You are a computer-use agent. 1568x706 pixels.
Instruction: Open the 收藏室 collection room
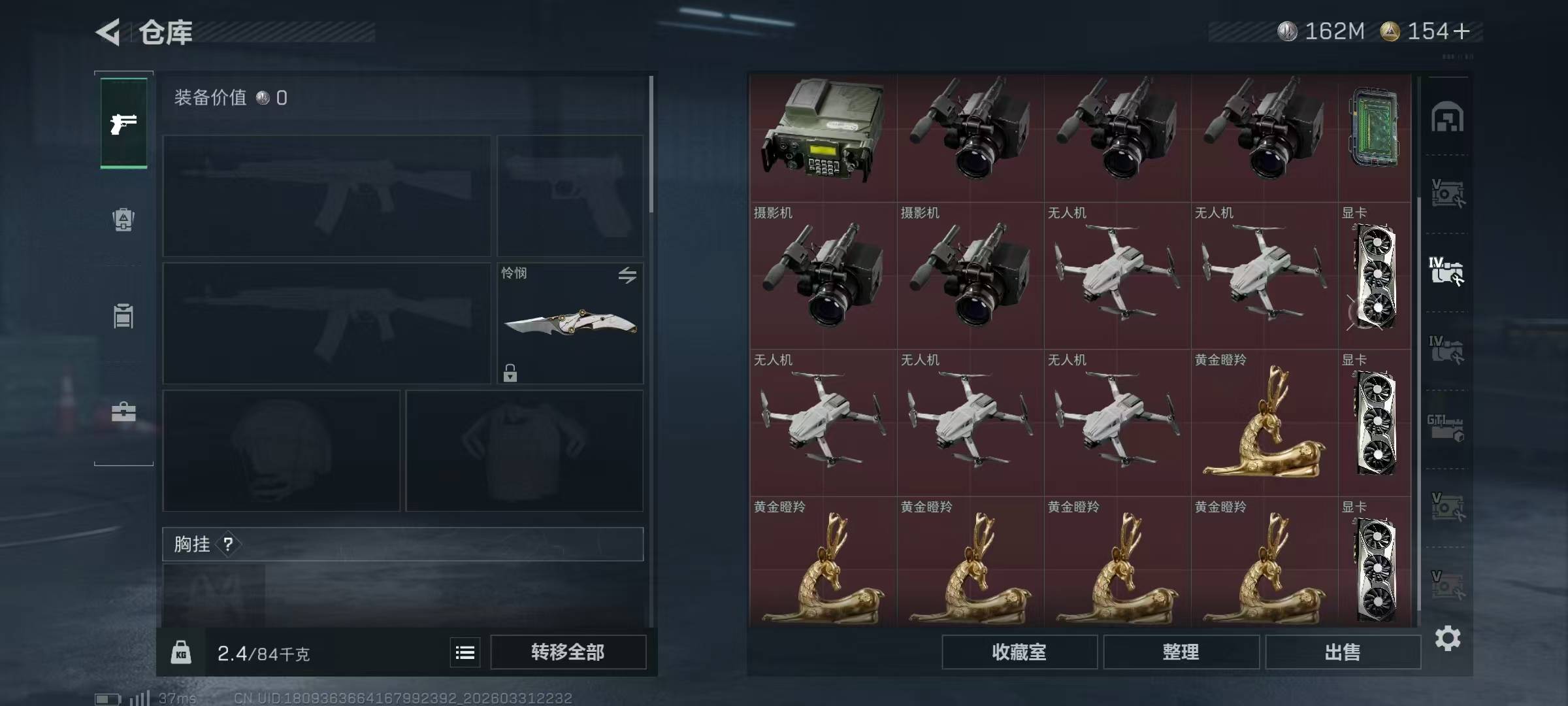tap(1019, 652)
